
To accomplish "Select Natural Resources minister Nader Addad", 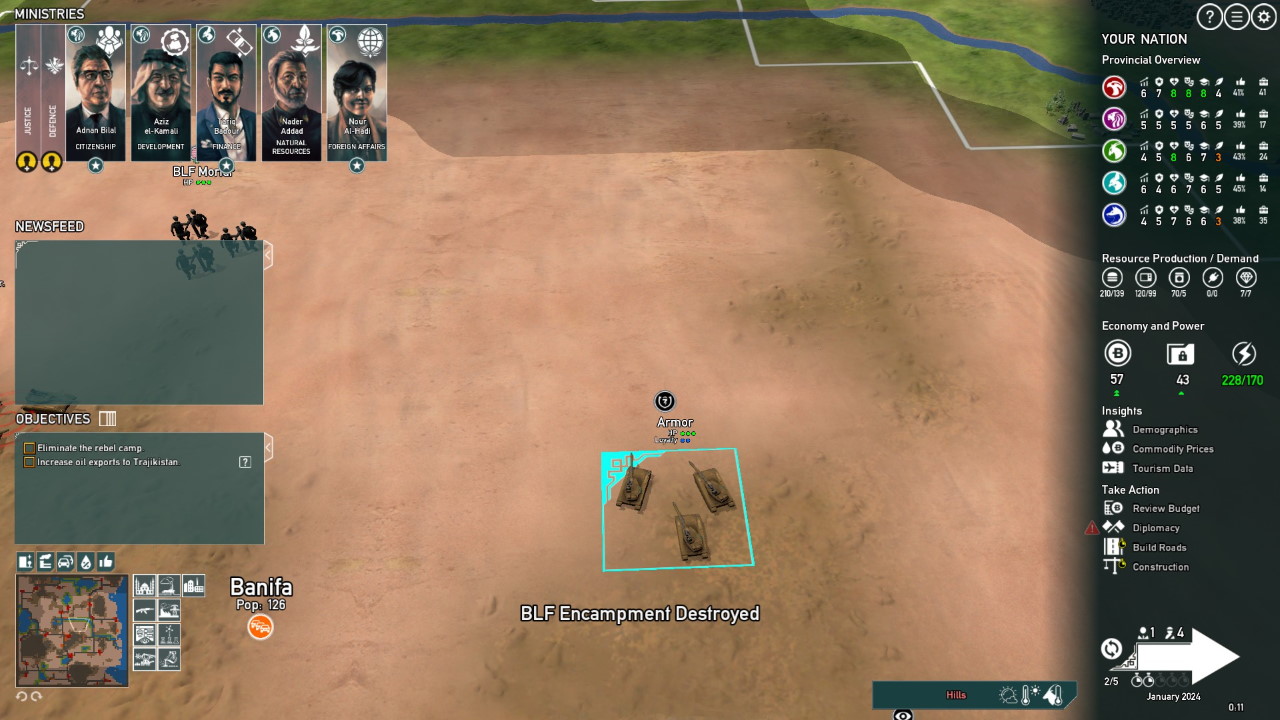I will point(291,93).
